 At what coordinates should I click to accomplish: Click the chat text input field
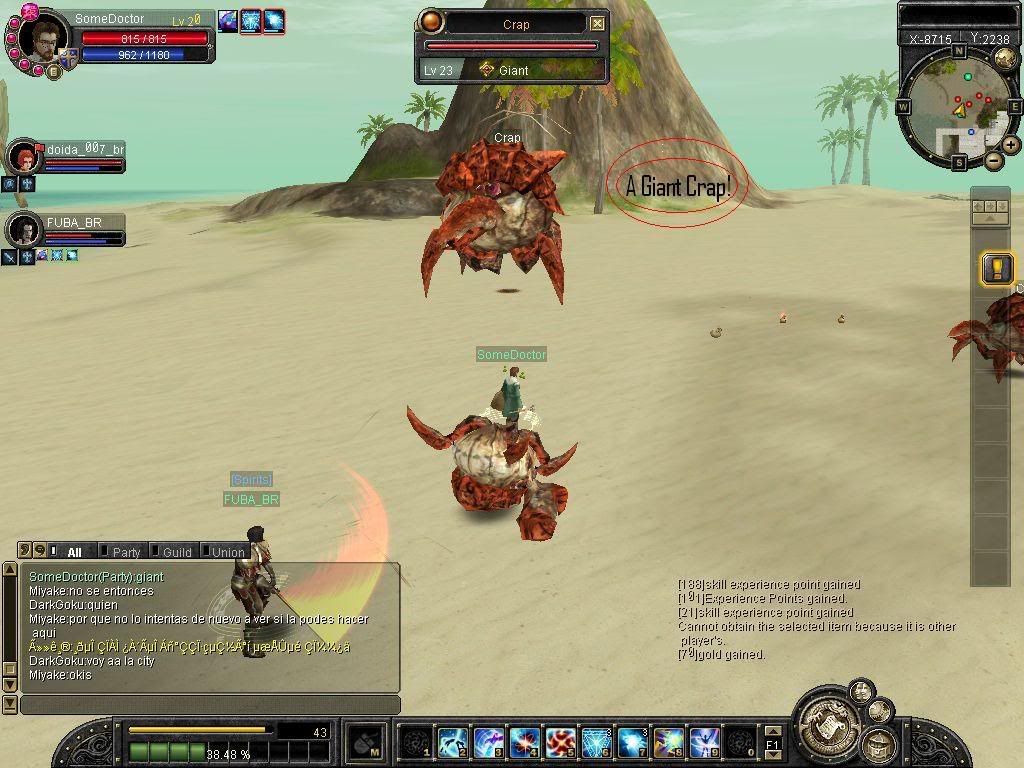tap(209, 705)
